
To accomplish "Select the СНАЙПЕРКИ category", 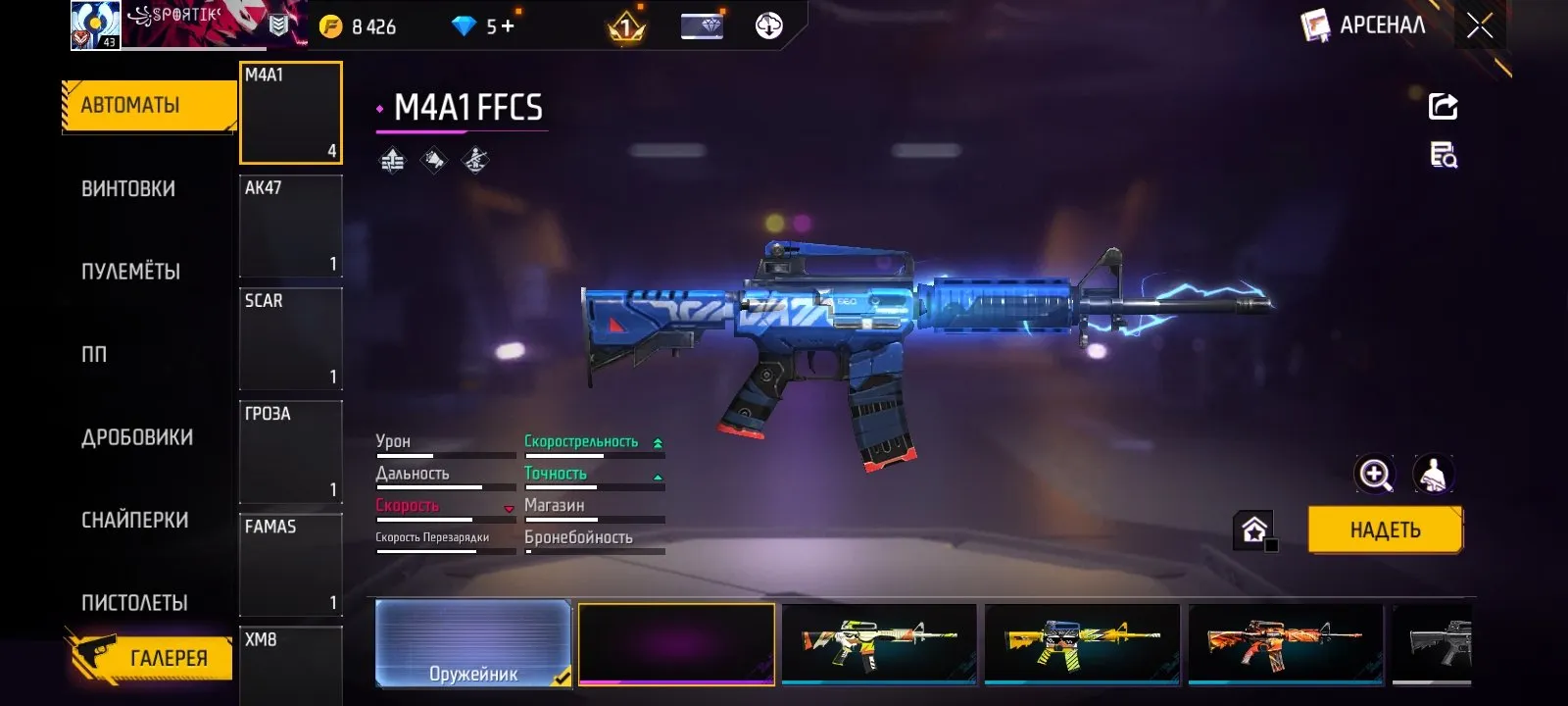I will [135, 521].
